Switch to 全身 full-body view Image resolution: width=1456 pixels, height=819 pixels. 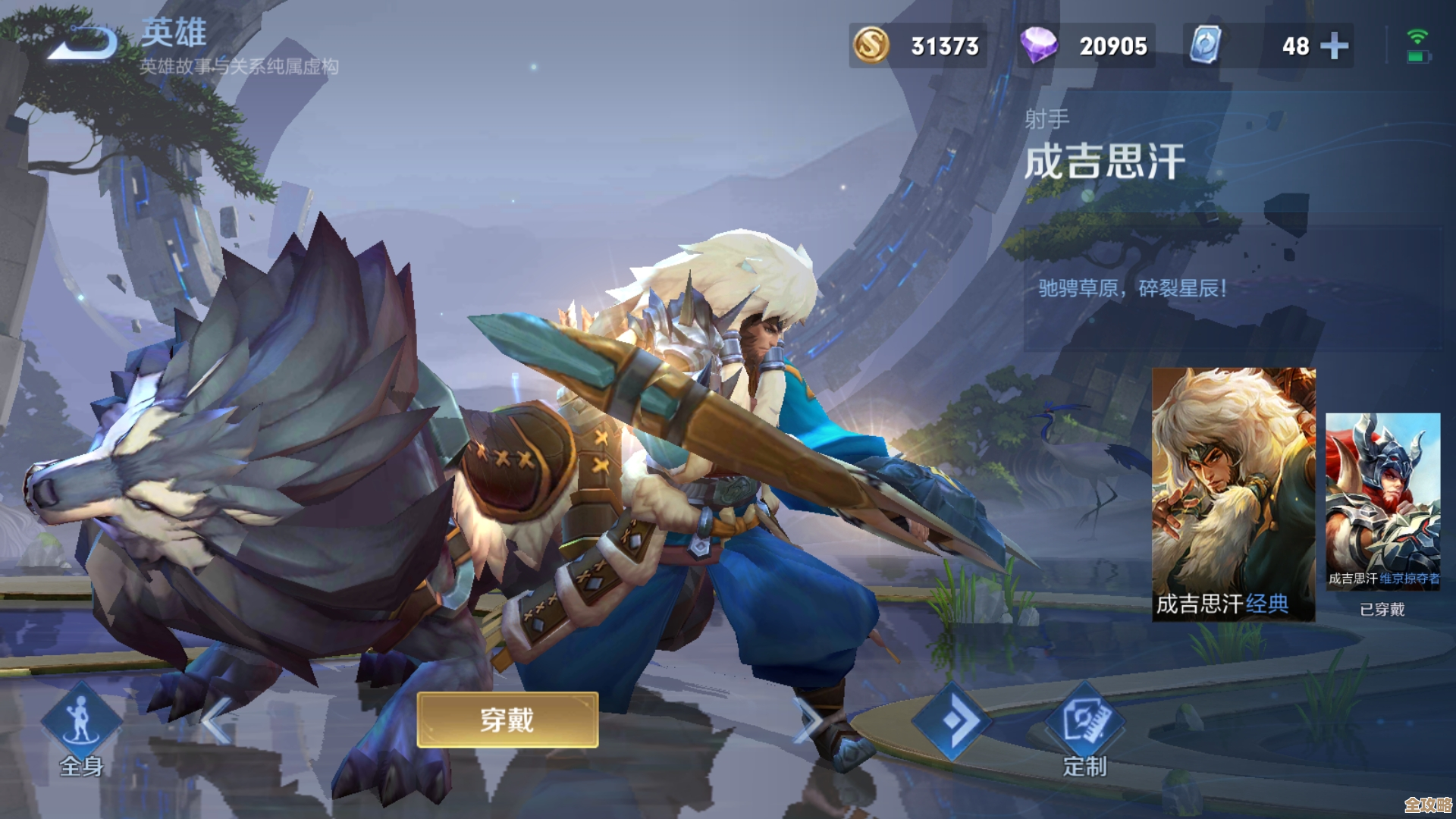coord(81,728)
